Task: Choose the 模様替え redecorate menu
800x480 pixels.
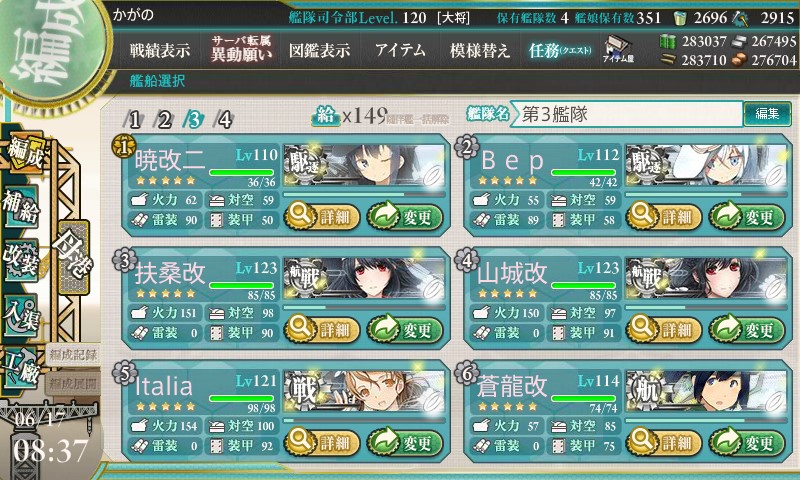Action: point(480,50)
